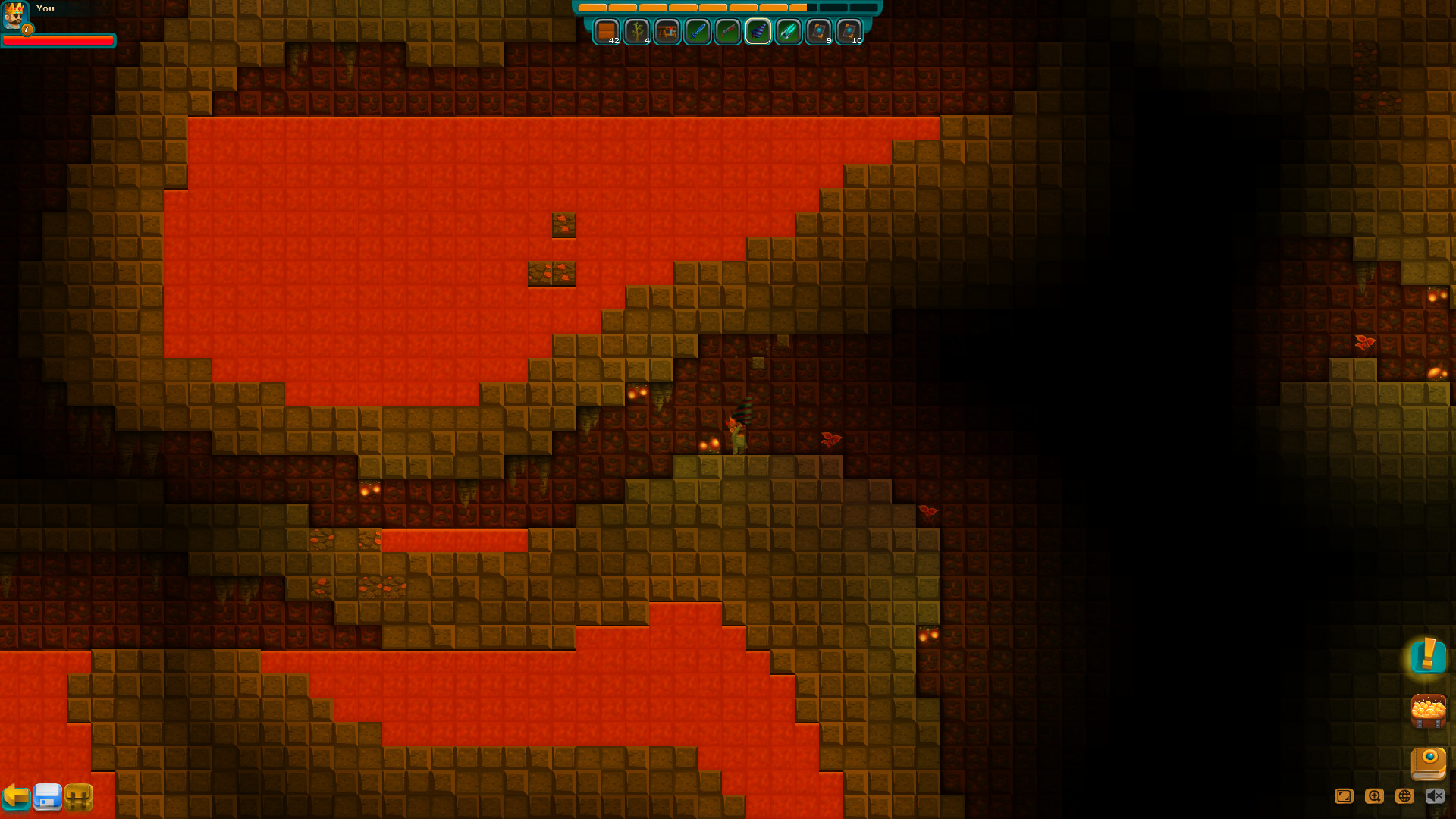The height and width of the screenshot is (819, 1456).
Task: Select the crafting workbench in the hotbar
Action: 667,32
